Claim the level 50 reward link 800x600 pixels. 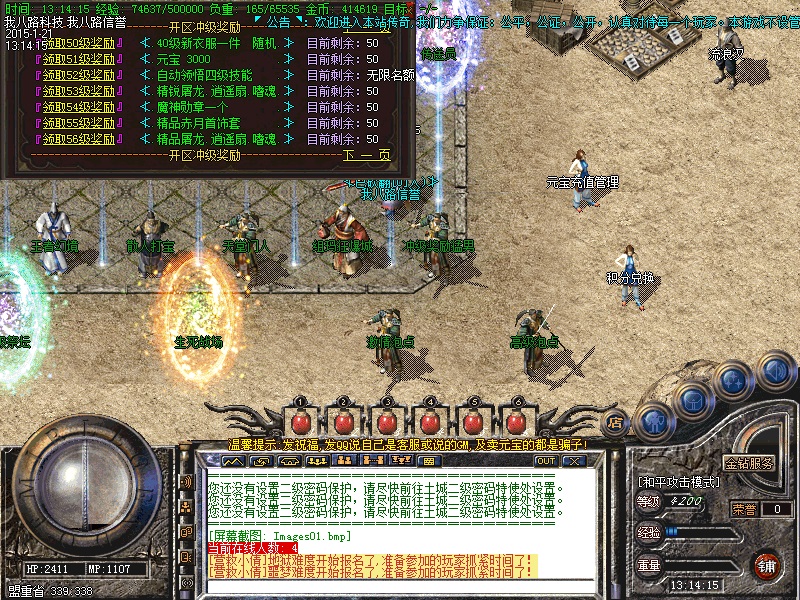[78, 43]
